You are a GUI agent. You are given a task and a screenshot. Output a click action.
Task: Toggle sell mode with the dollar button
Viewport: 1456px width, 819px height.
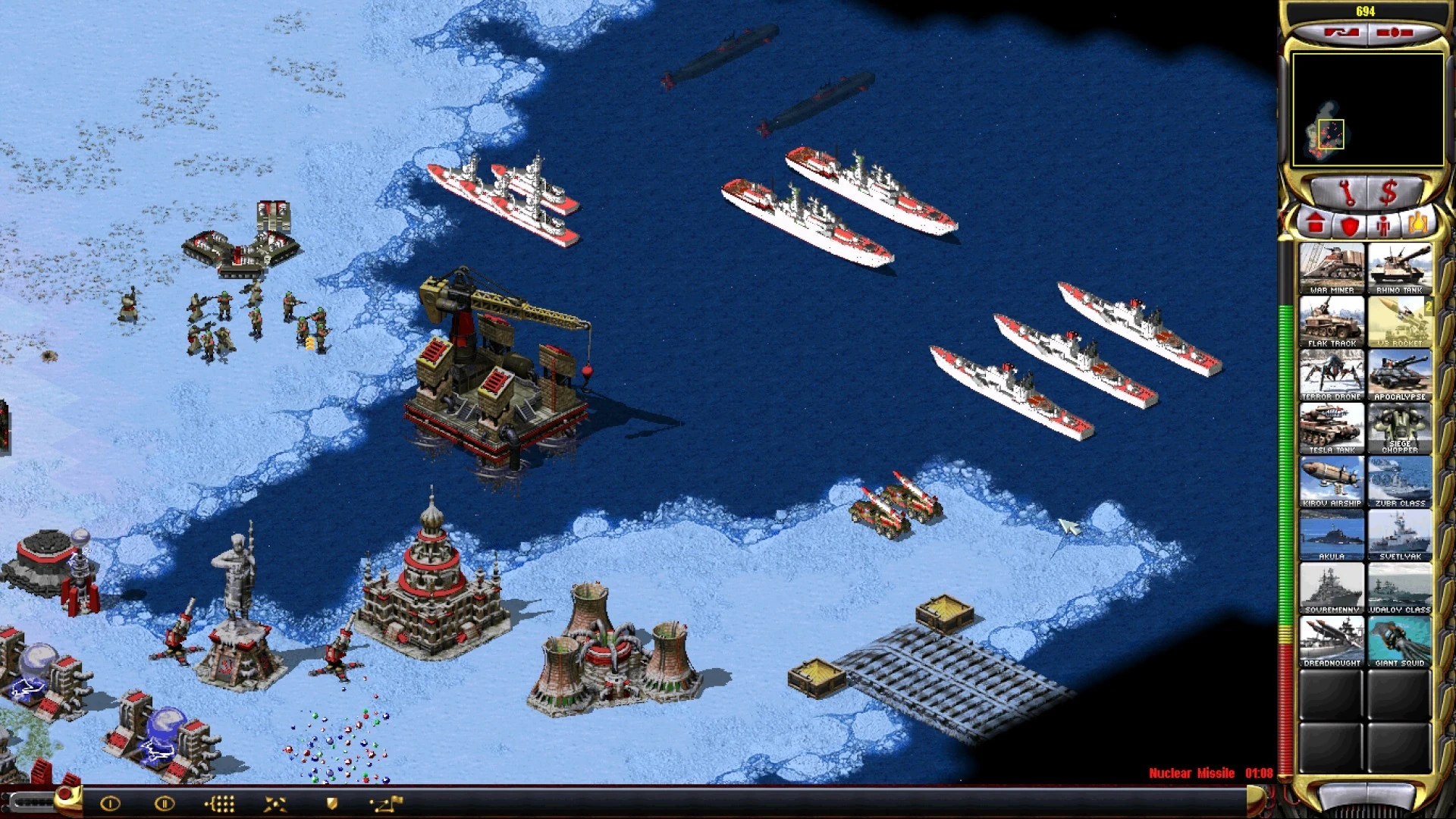[1389, 193]
